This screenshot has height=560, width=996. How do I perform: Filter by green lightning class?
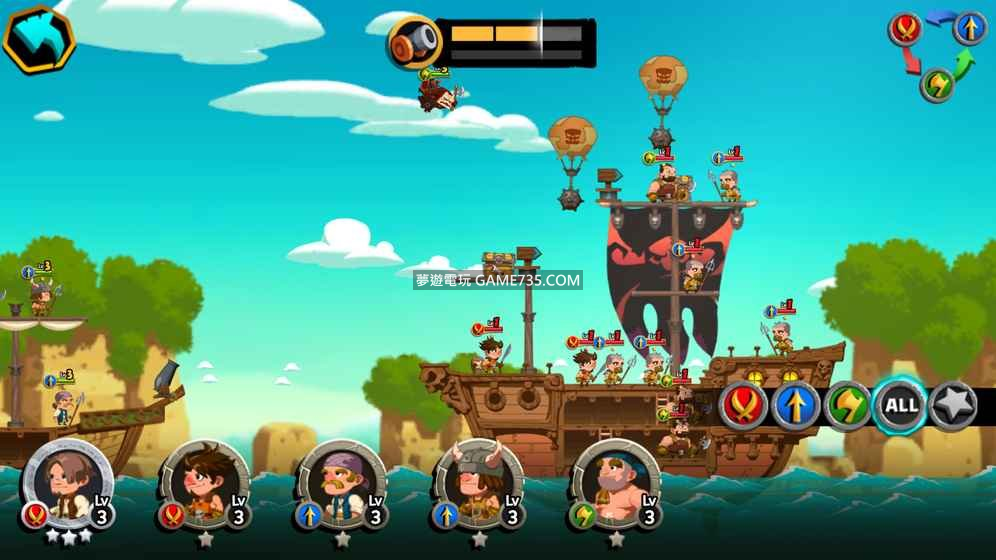click(848, 405)
